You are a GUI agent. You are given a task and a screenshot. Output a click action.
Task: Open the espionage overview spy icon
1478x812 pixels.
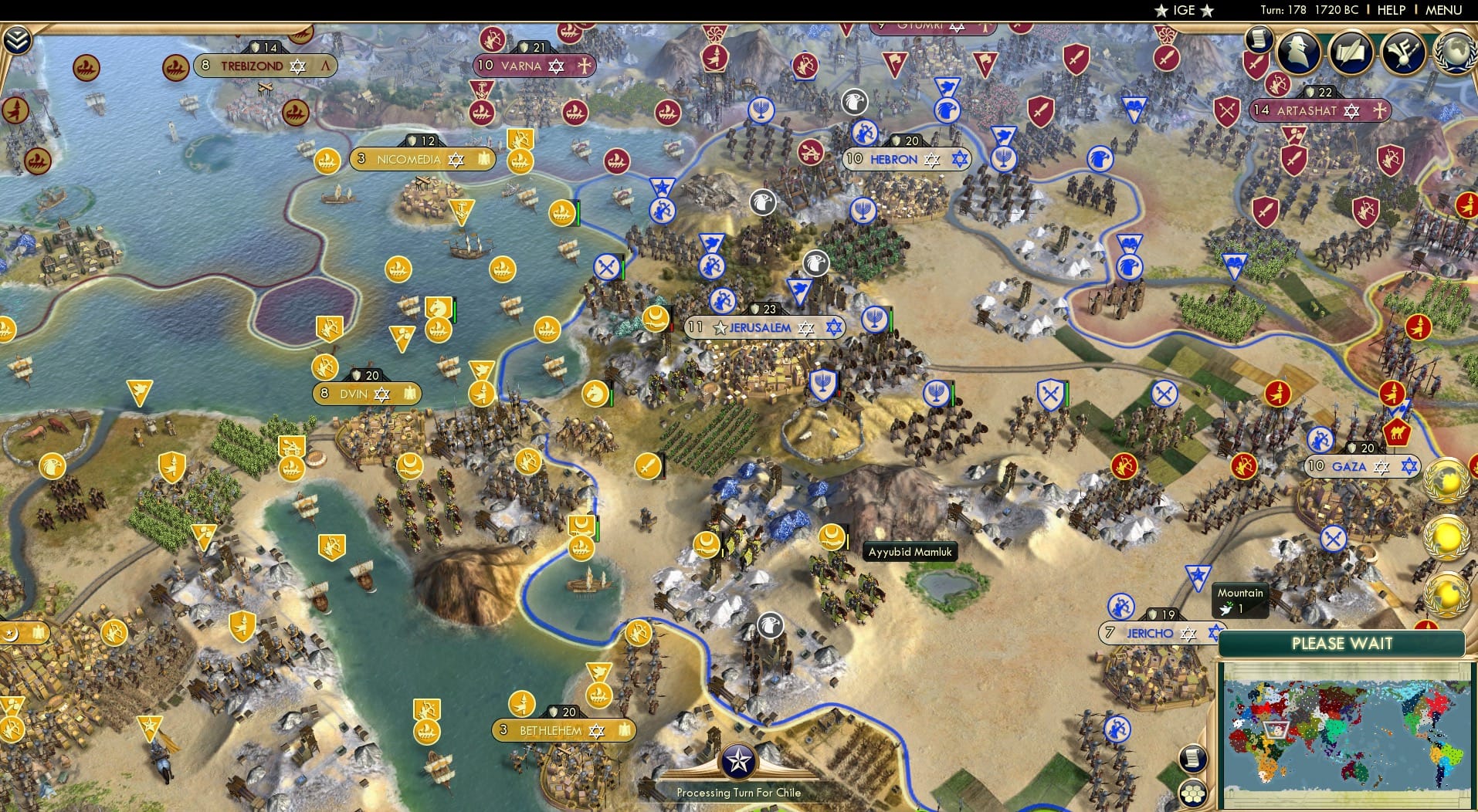tap(1299, 52)
